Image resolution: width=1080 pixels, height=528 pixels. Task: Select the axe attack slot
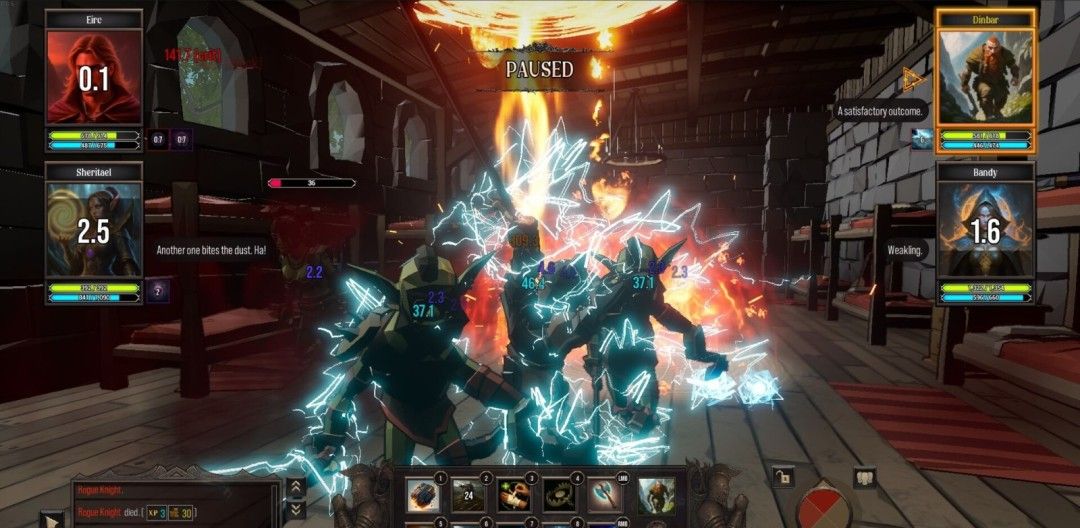point(606,494)
